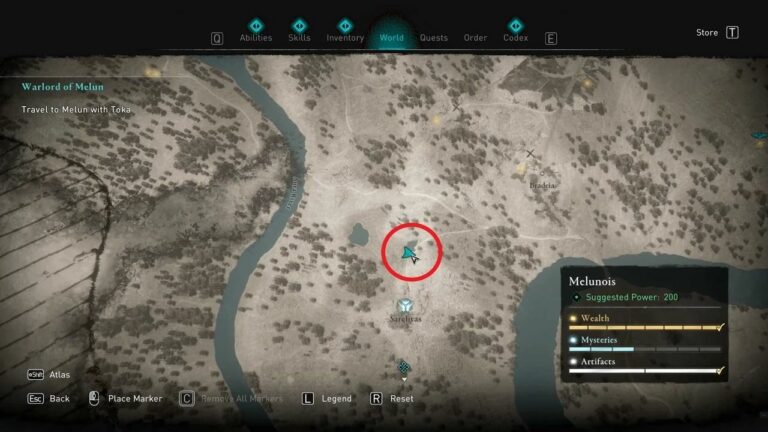This screenshot has width=768, height=432.
Task: Show the Quests tab
Action: [434, 38]
